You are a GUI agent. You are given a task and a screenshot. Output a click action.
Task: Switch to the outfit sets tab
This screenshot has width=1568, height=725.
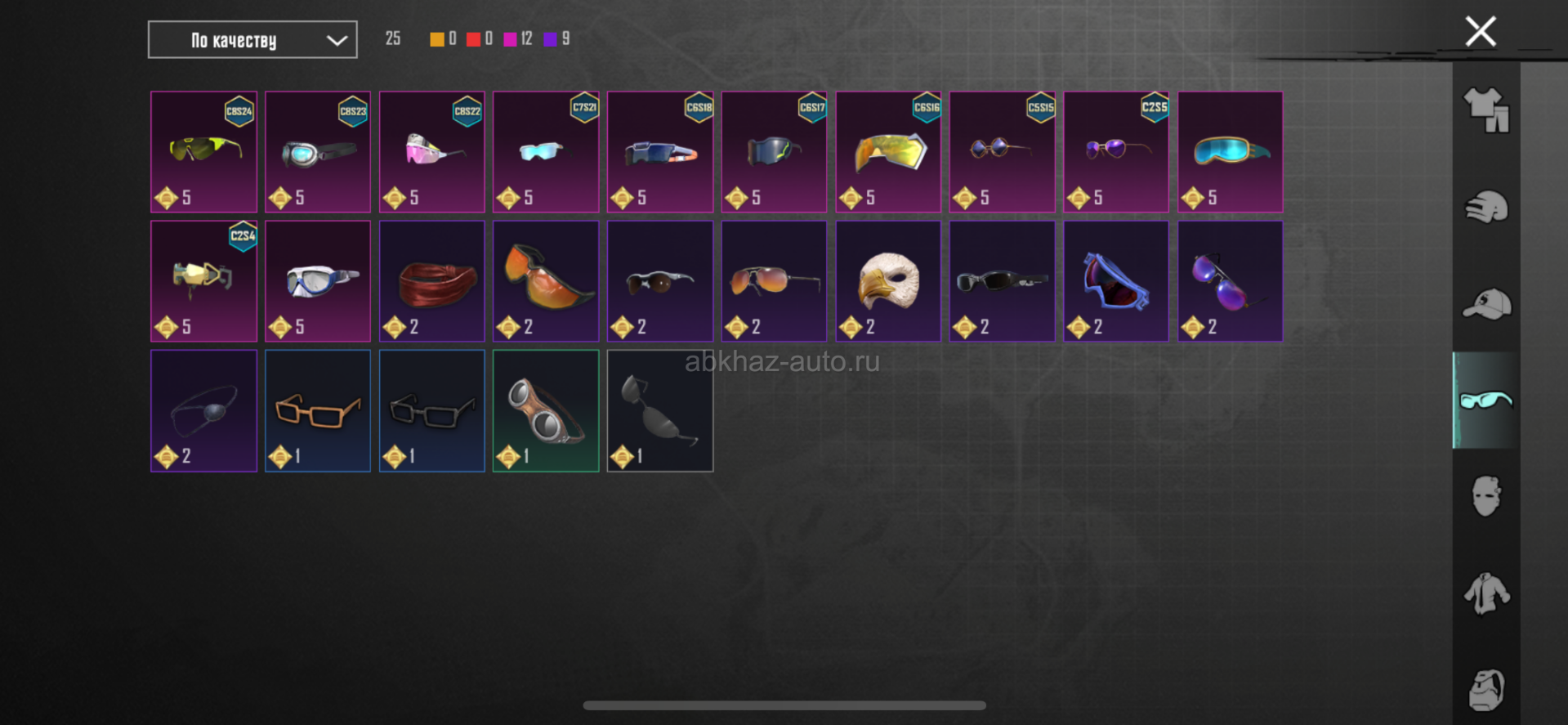coord(1485,110)
